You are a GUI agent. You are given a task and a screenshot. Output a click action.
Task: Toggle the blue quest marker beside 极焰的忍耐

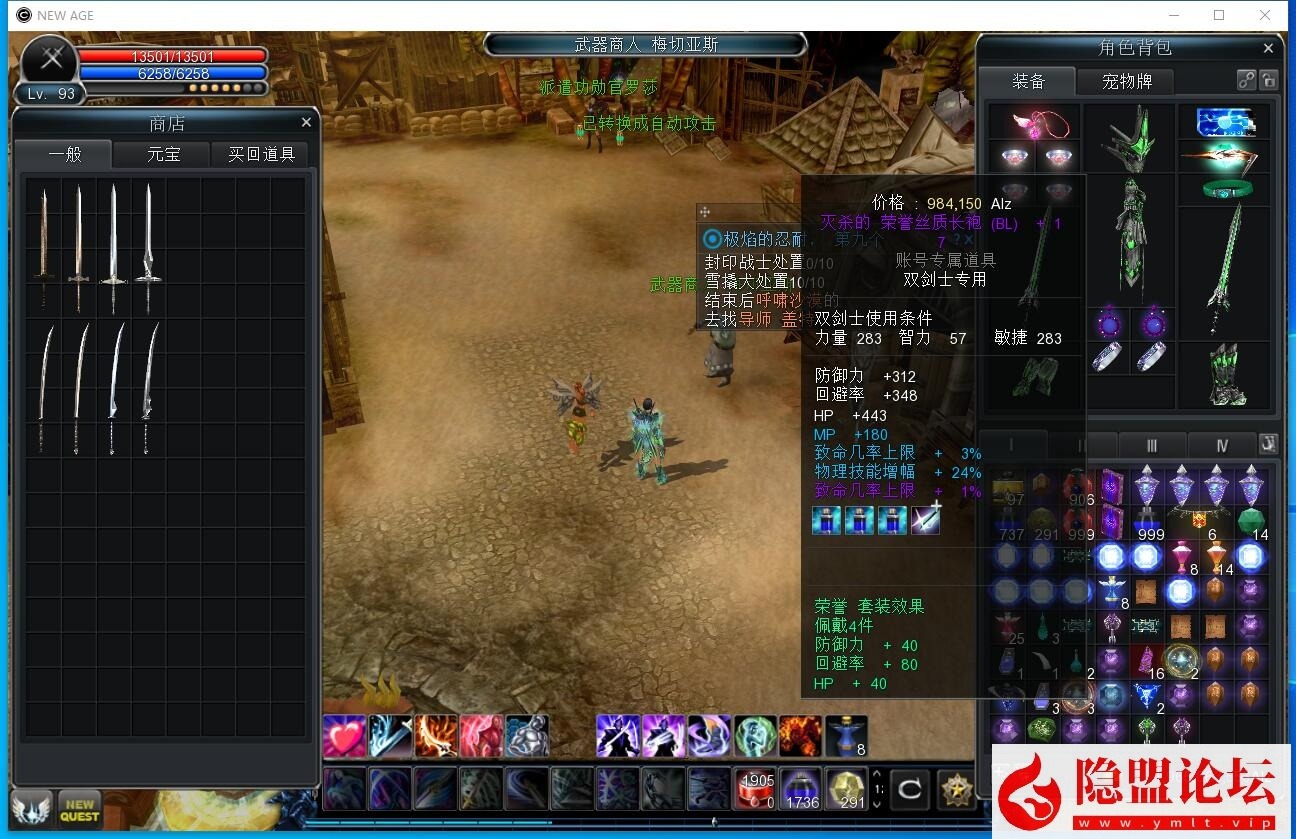point(711,237)
